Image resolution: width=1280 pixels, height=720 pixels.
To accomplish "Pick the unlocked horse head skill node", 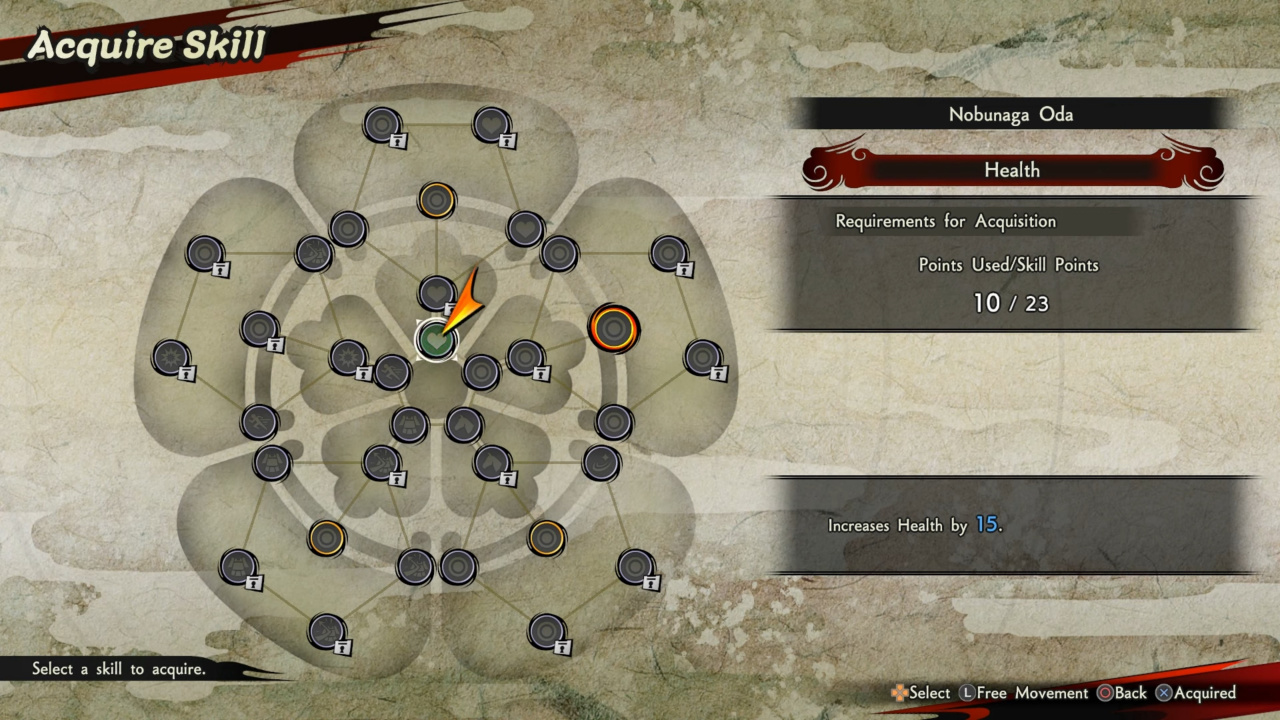I will (464, 424).
